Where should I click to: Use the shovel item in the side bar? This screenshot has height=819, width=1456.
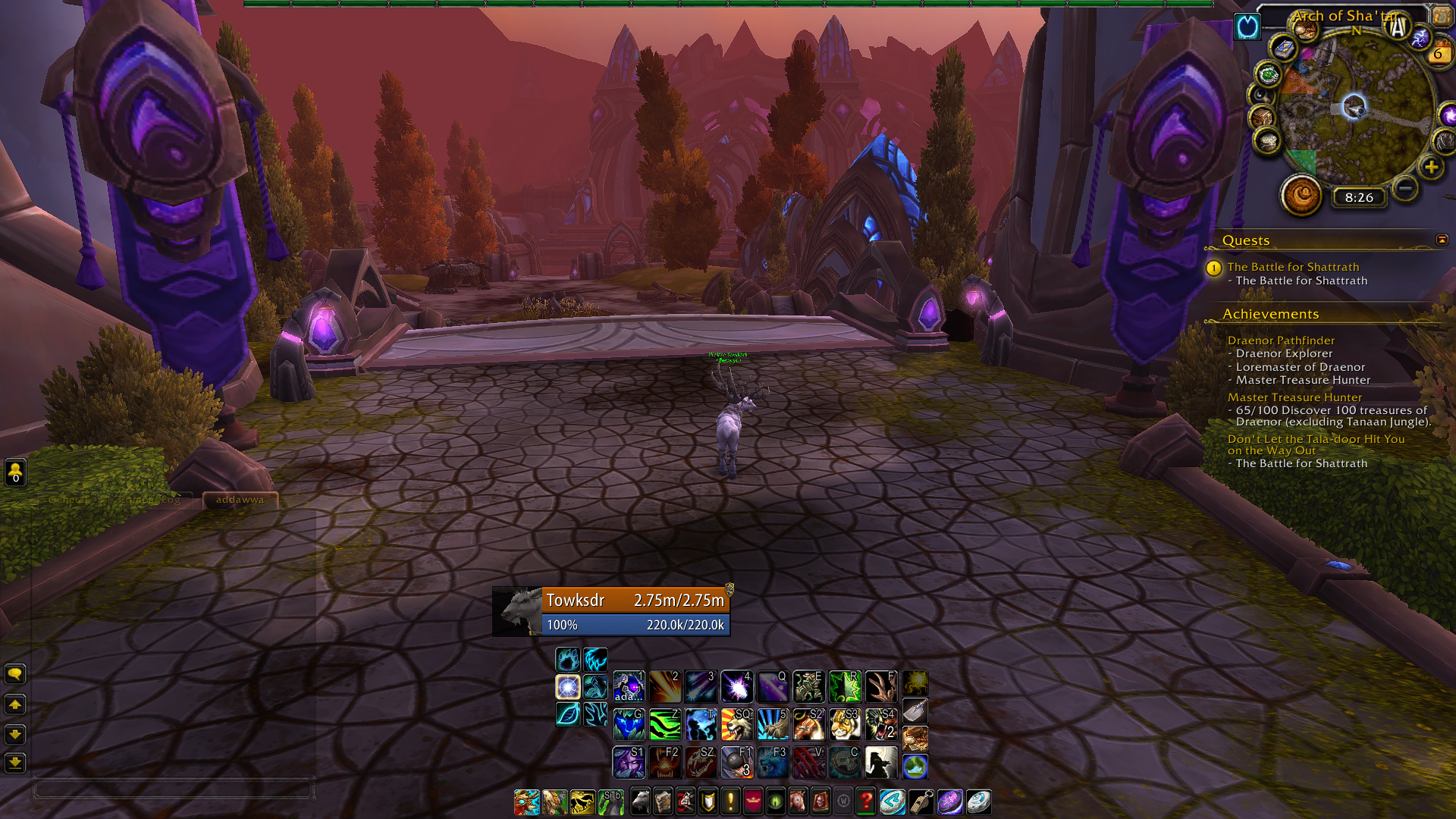(915, 711)
